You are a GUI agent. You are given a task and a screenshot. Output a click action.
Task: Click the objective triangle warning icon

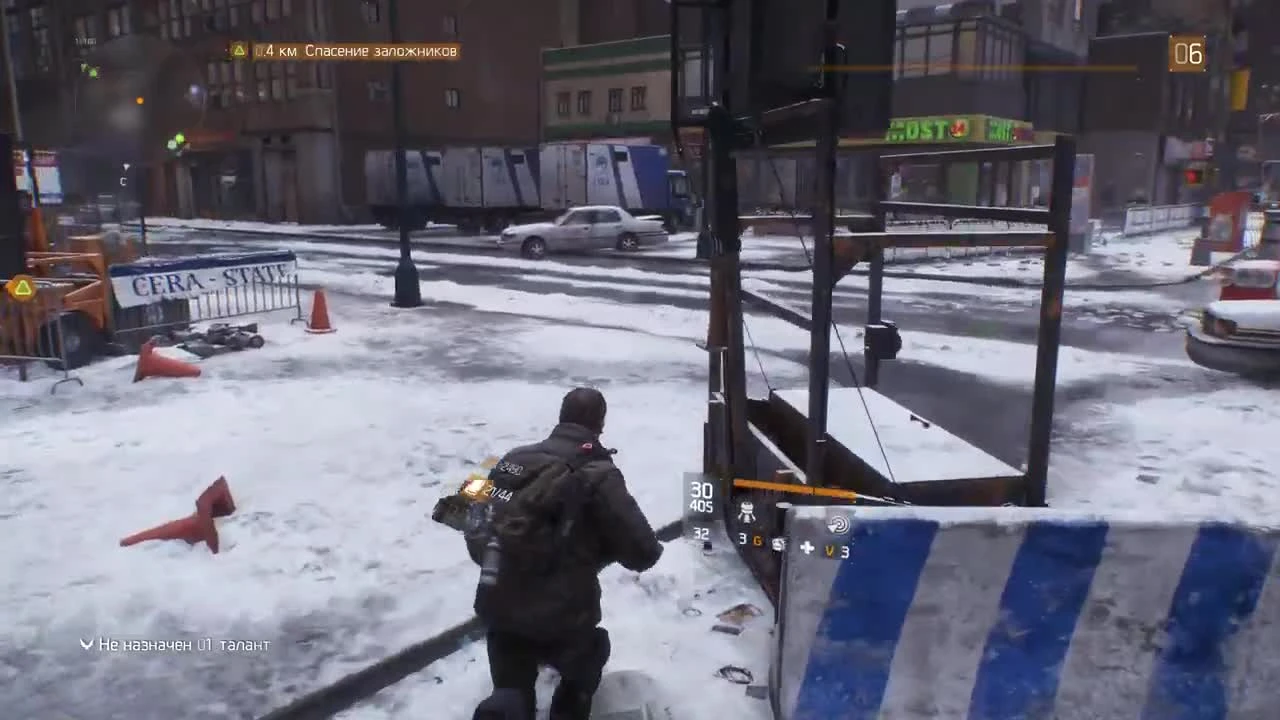237,48
